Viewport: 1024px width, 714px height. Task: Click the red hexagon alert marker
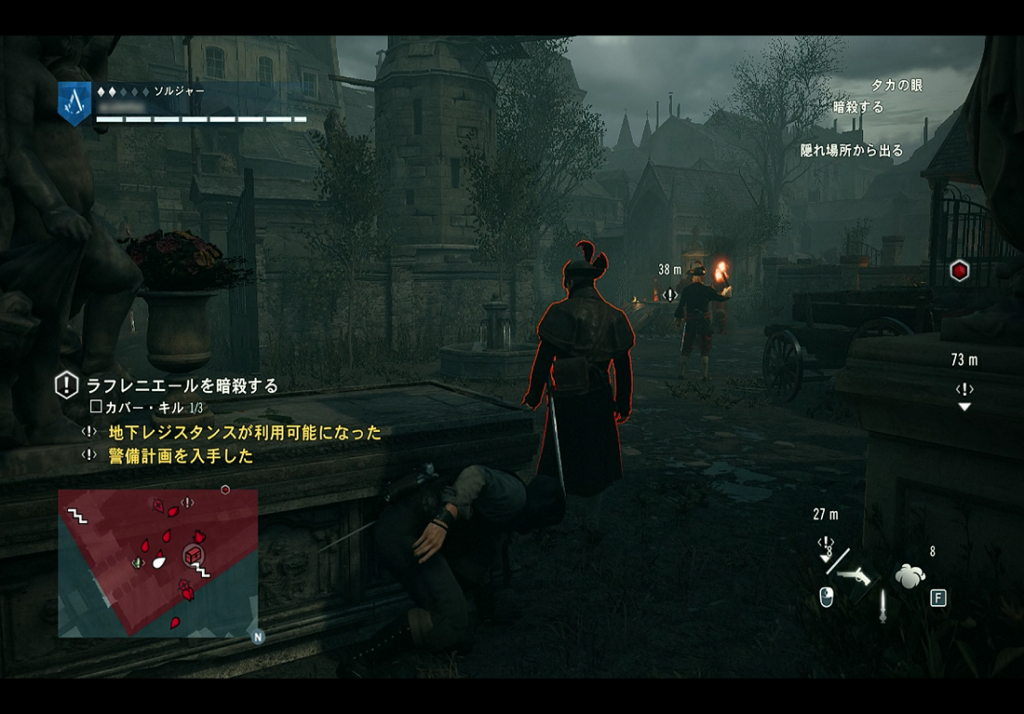(959, 270)
